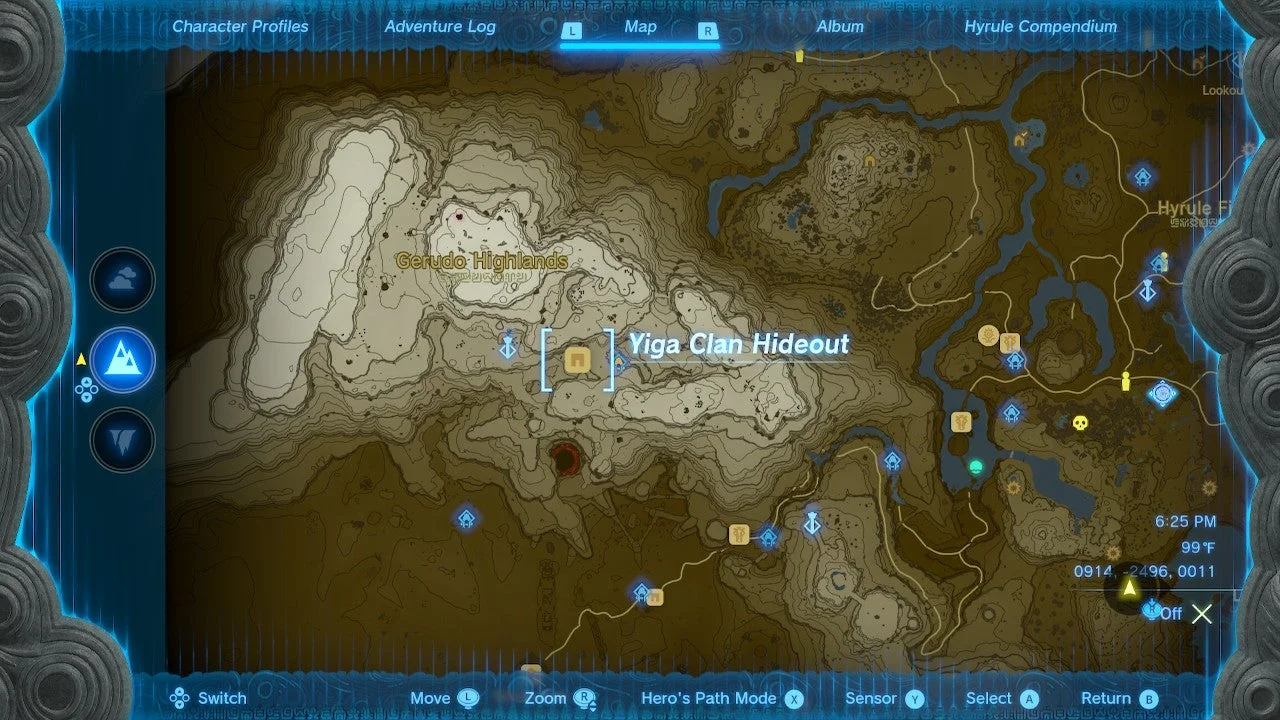
Task: Select the Great Fairy fountain flower icon
Action: (x=987, y=333)
